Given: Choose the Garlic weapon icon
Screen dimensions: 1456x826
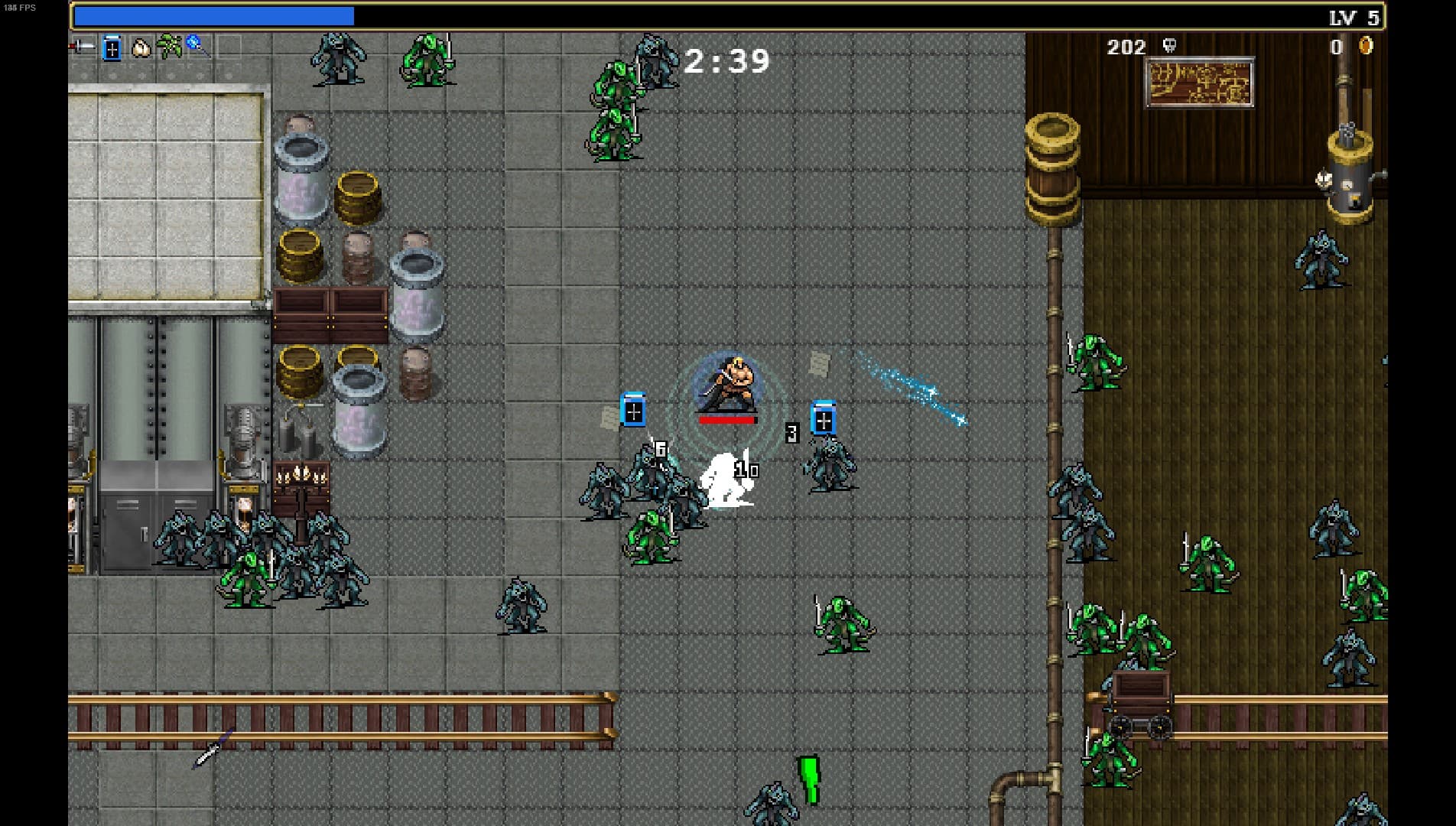Looking at the screenshot, I should [x=141, y=48].
